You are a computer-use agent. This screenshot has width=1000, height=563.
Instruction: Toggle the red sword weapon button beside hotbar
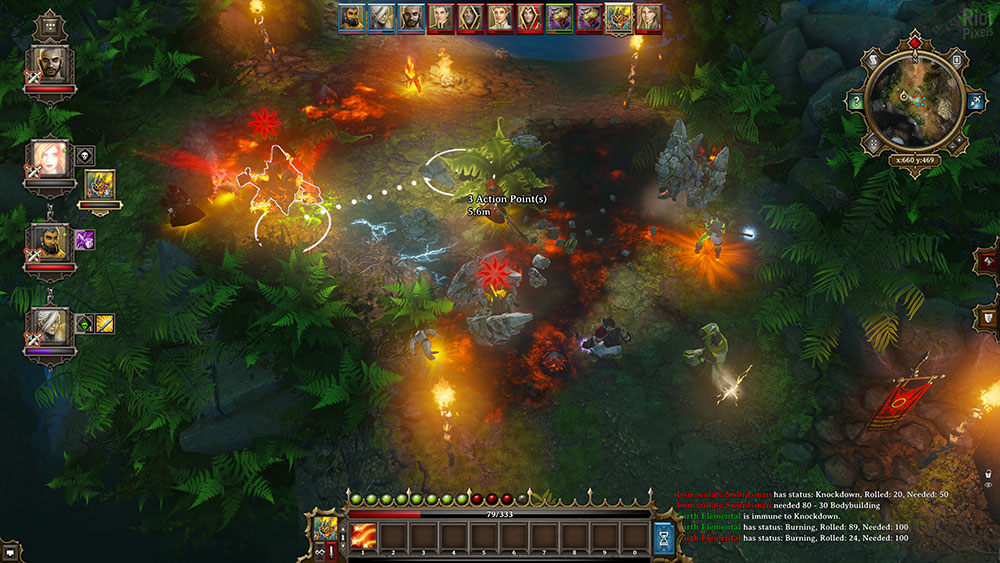tap(332, 551)
